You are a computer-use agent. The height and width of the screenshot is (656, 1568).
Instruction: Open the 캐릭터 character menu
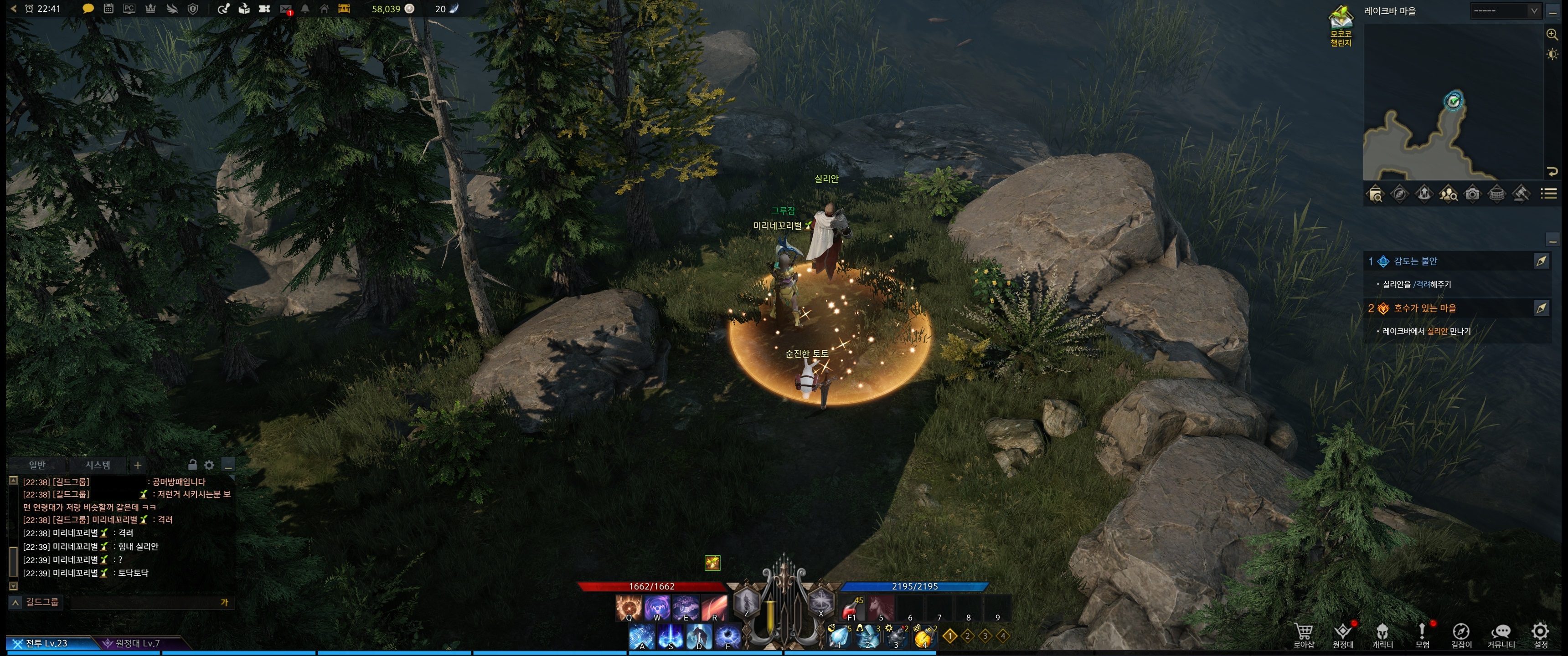[x=1382, y=635]
